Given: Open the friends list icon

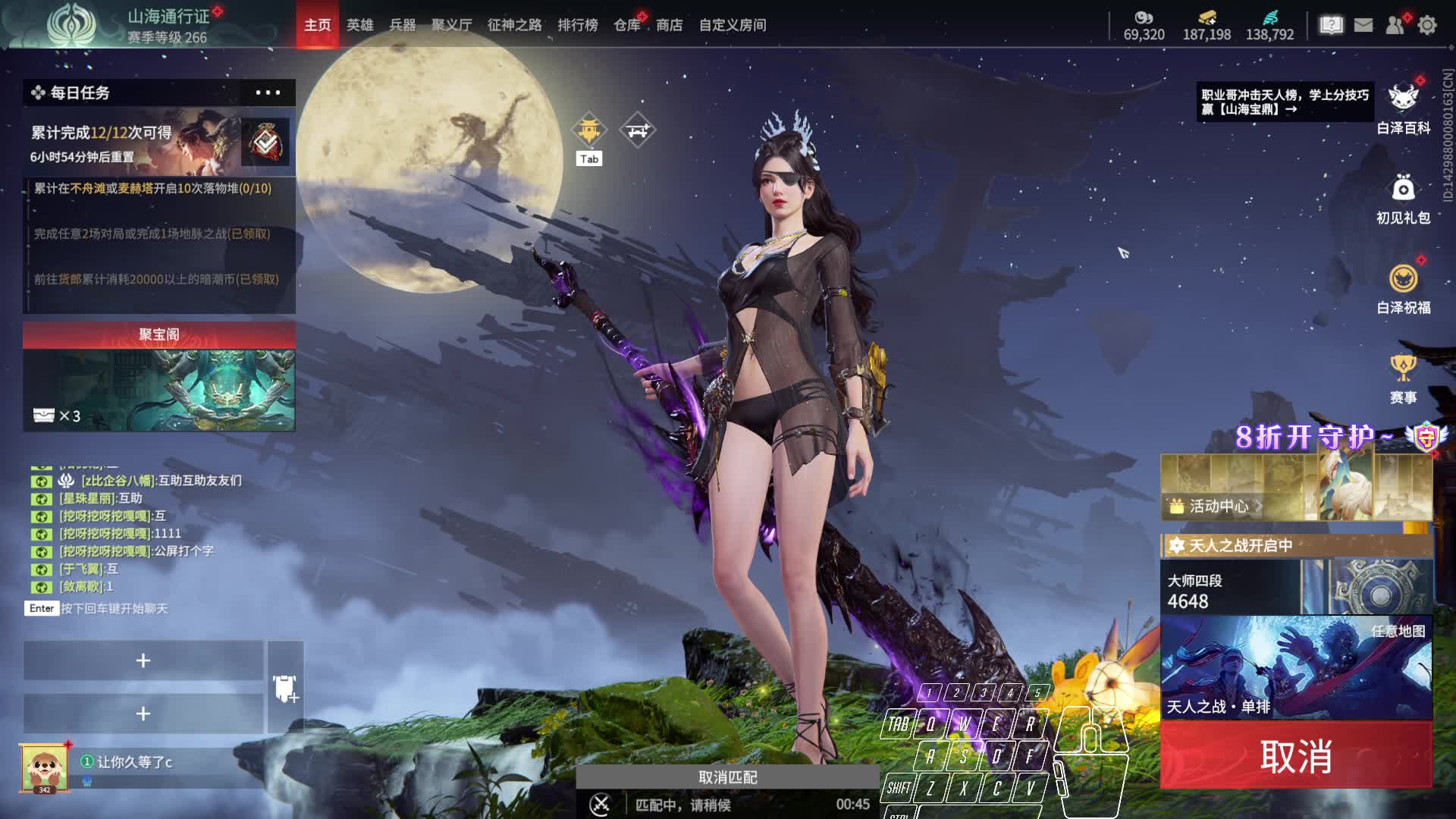Looking at the screenshot, I should (1395, 25).
